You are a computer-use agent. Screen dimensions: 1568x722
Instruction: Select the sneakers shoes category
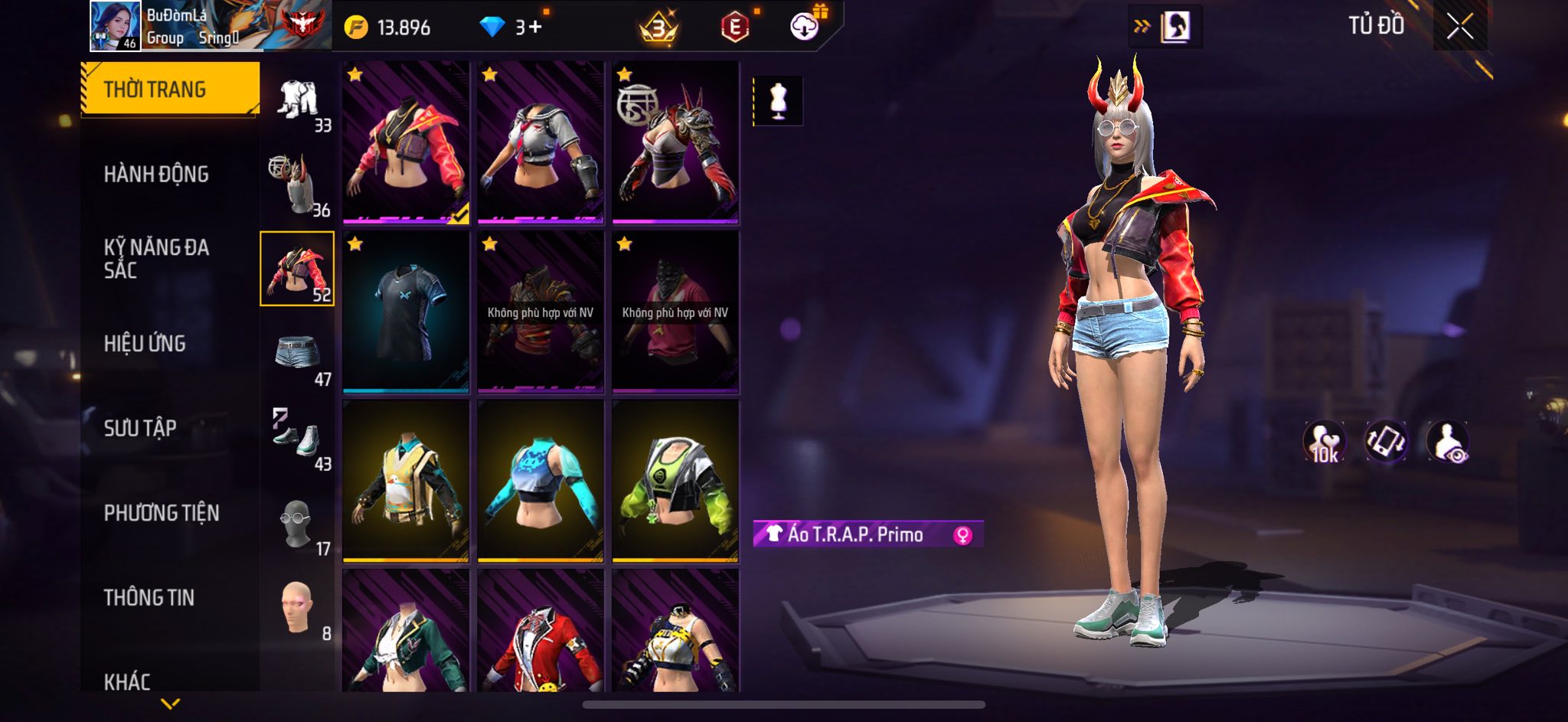coord(298,438)
